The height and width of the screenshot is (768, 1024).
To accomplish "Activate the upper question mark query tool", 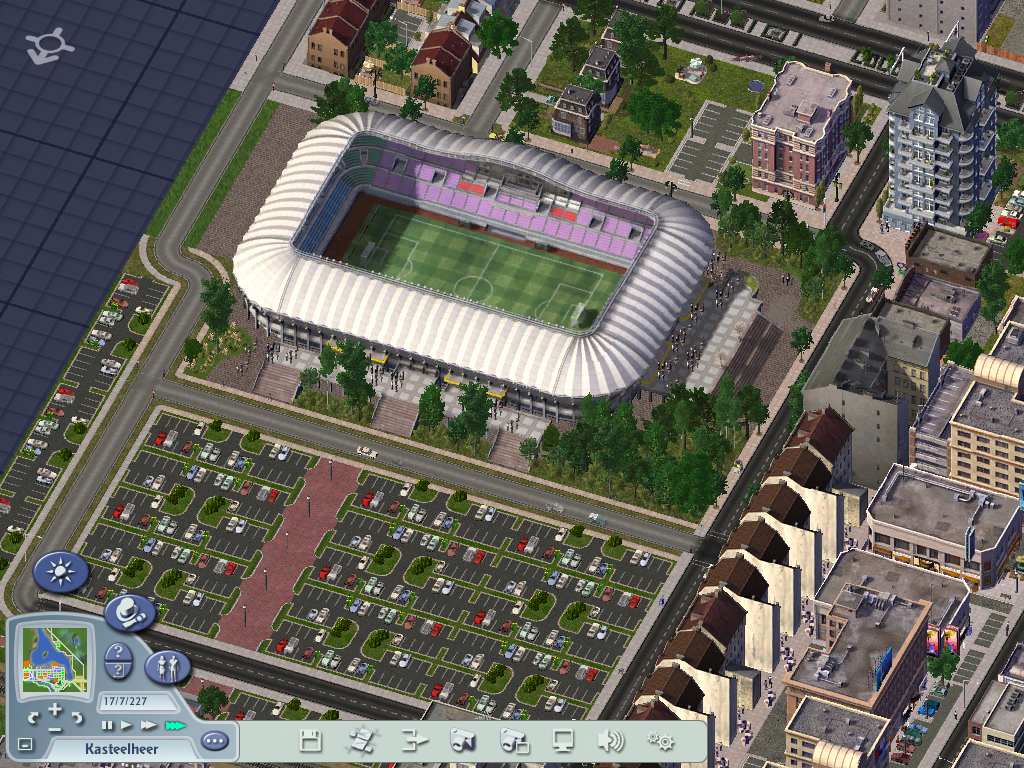I will (118, 652).
